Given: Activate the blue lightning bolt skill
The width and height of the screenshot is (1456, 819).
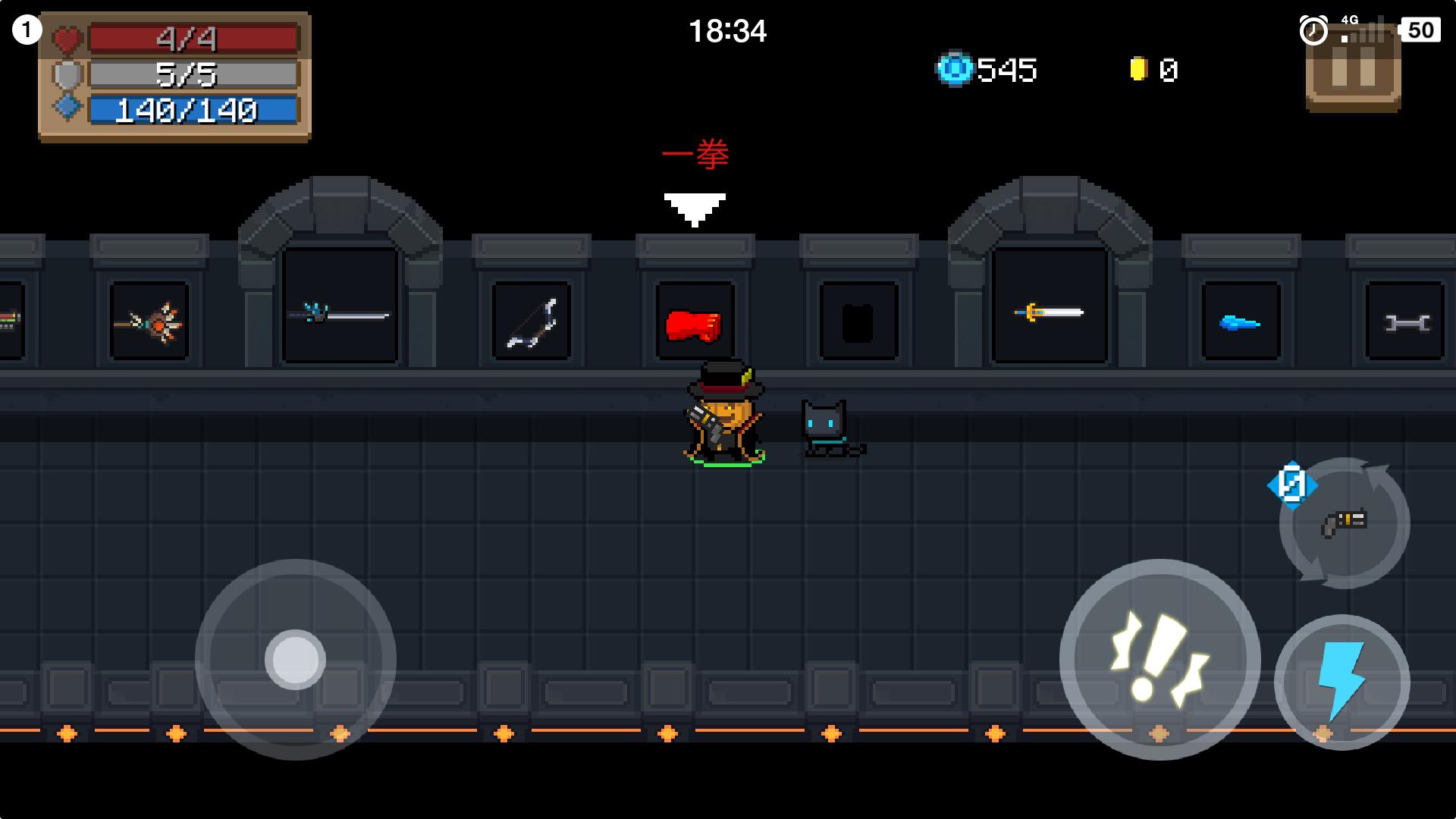Looking at the screenshot, I should [1341, 681].
